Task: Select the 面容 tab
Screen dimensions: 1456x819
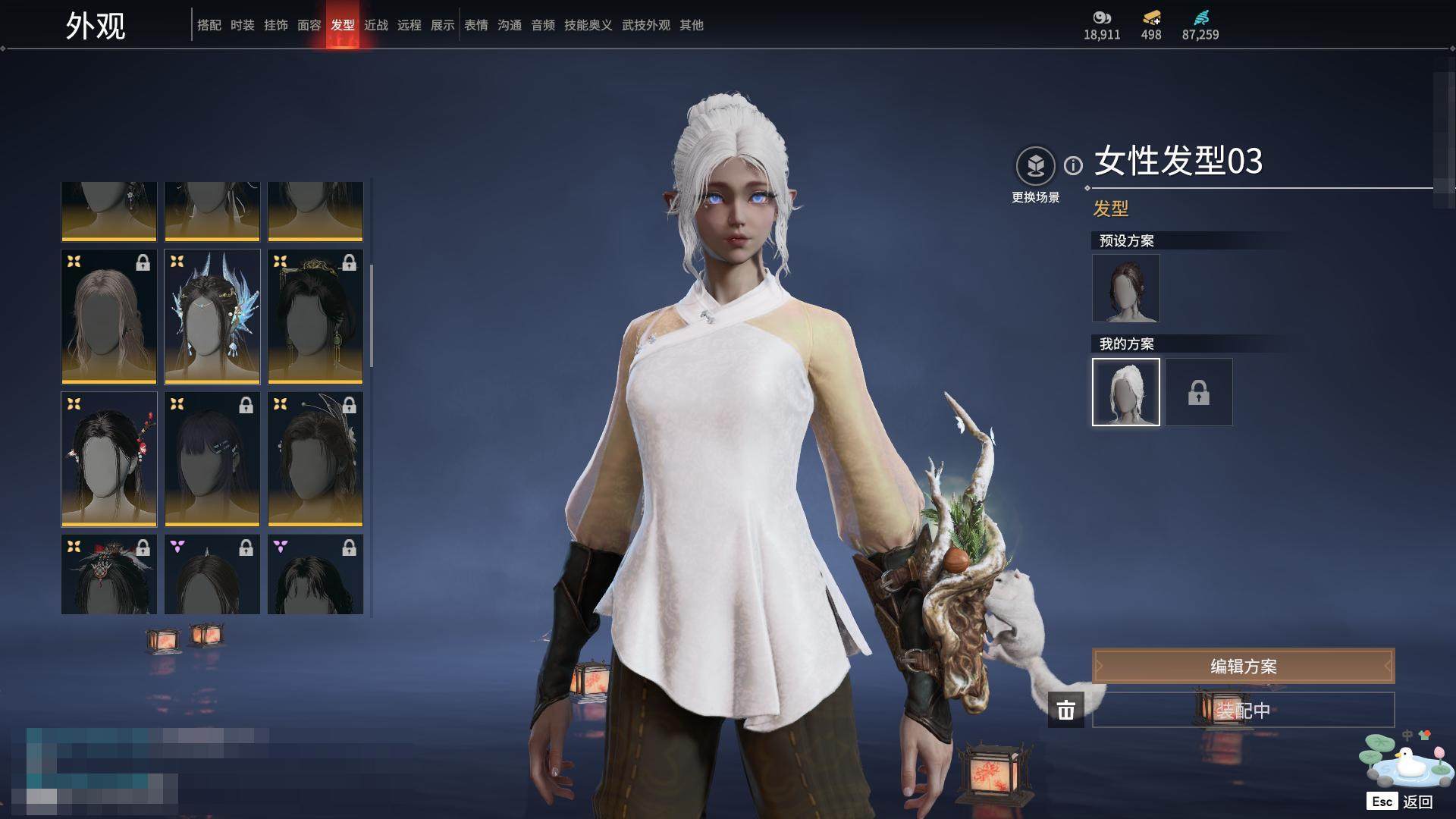Action: tap(309, 25)
